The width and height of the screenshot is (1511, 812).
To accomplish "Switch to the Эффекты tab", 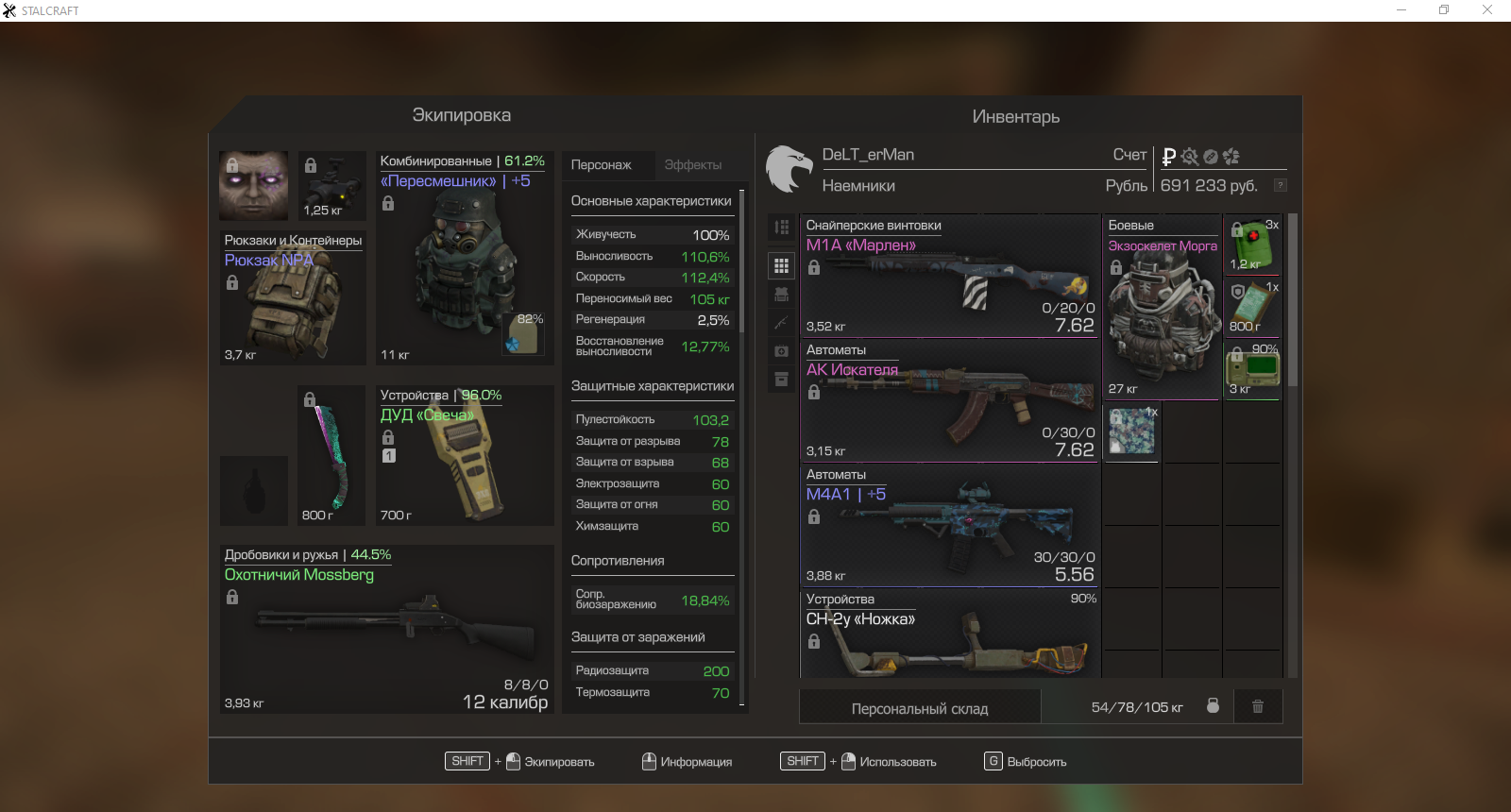I will tap(692, 165).
